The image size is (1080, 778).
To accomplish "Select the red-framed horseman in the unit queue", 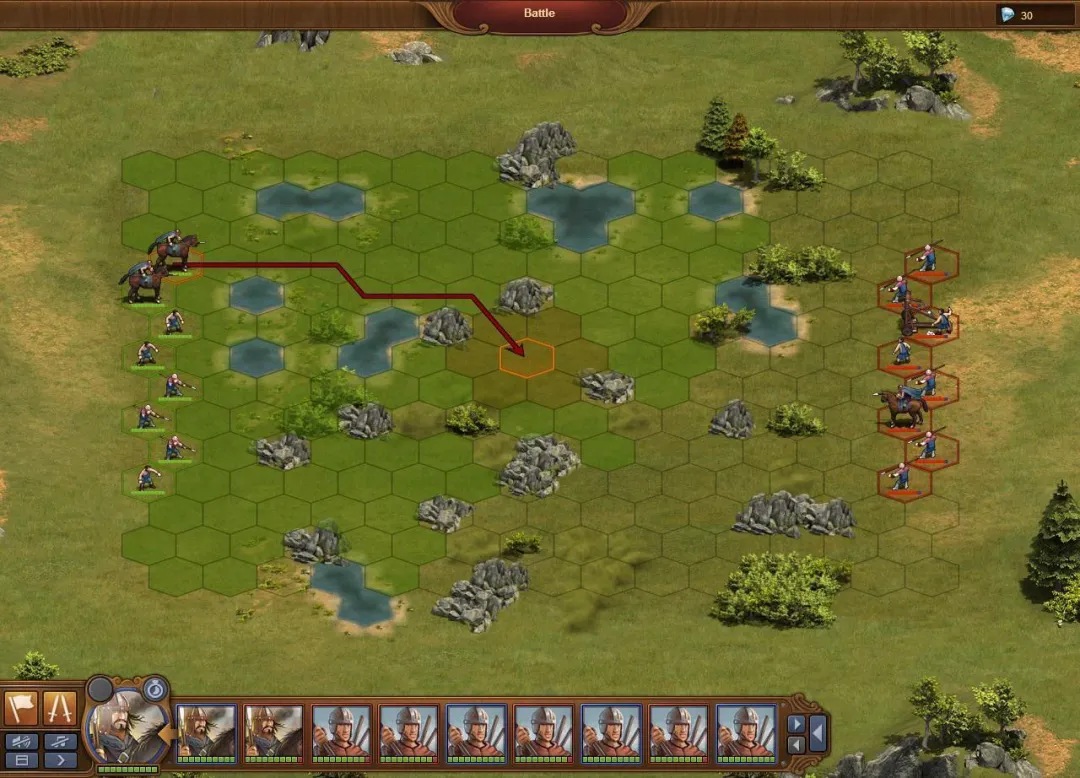I will click(274, 733).
